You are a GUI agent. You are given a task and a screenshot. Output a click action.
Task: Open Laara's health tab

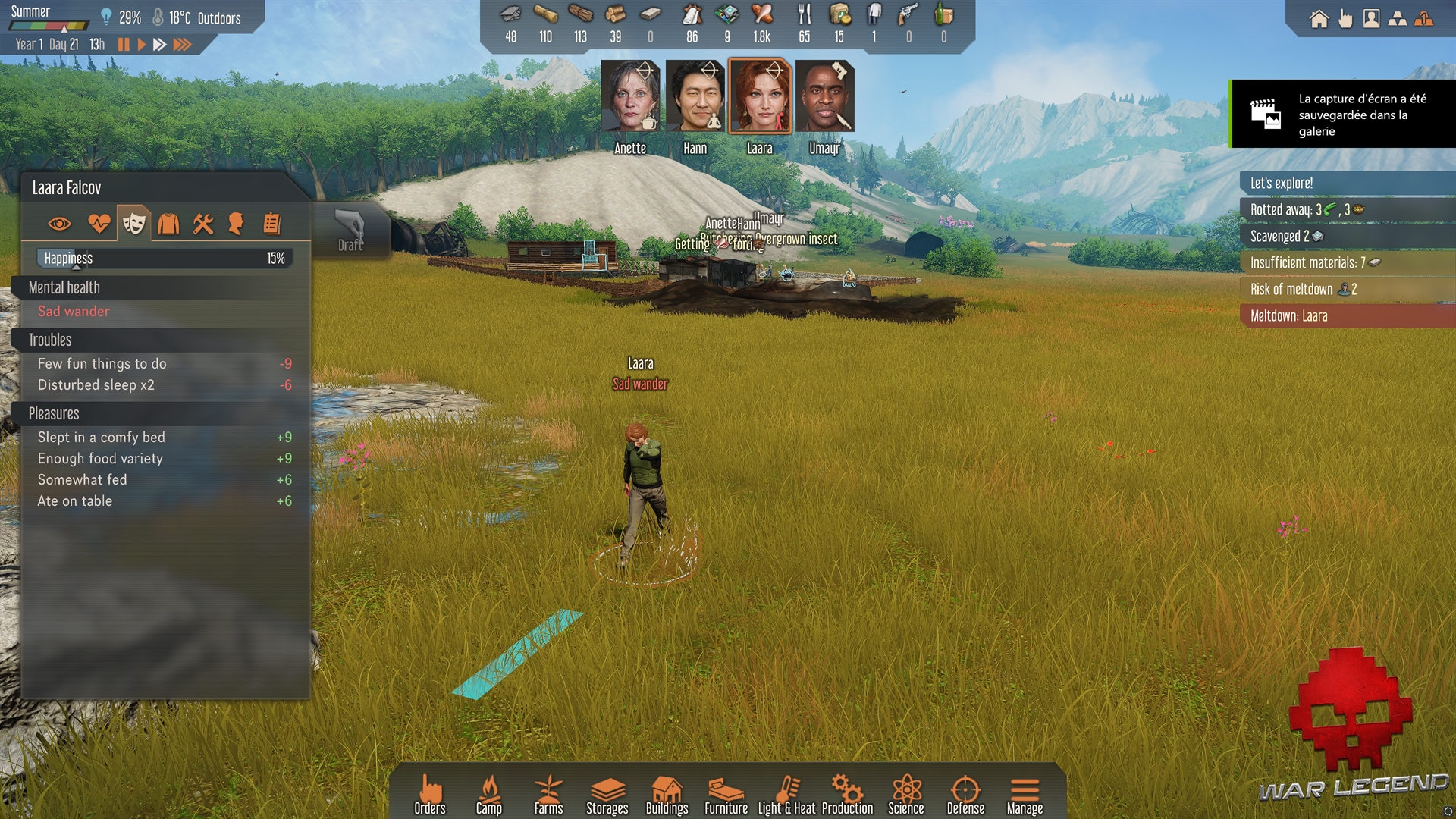point(99,224)
